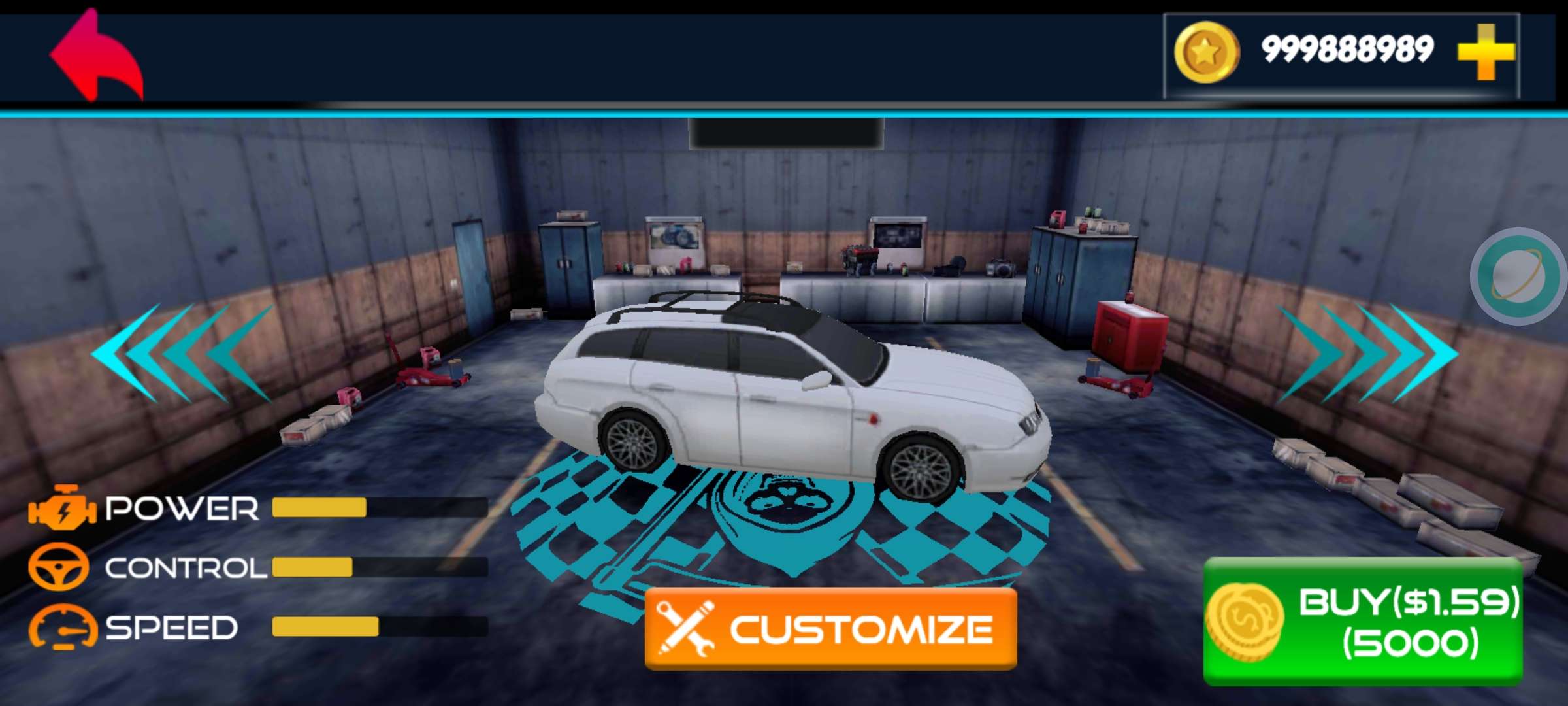Image resolution: width=1568 pixels, height=706 pixels.
Task: Show the next car with right chevrons
Action: (1367, 353)
